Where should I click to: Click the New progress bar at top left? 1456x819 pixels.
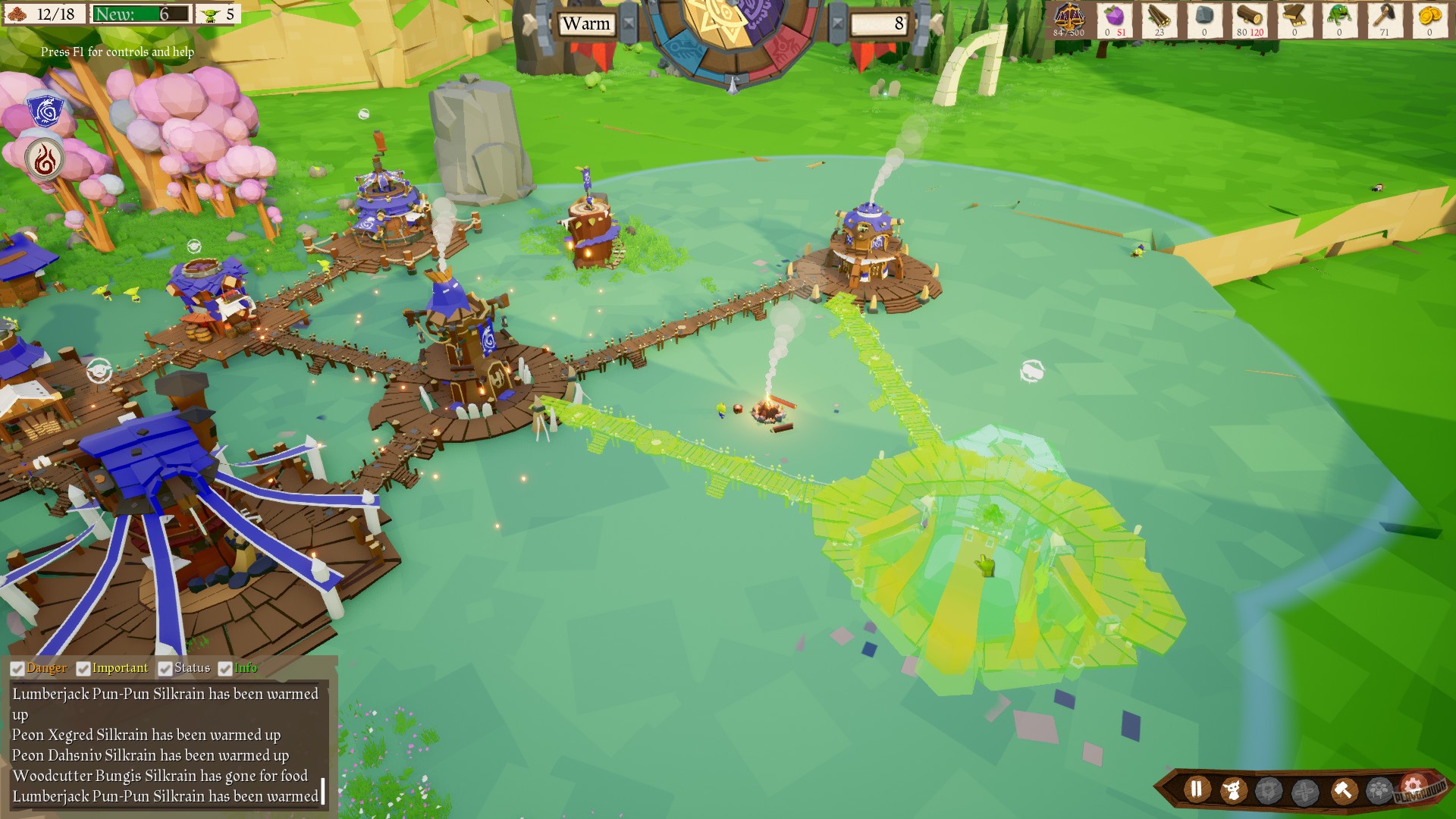click(x=140, y=13)
